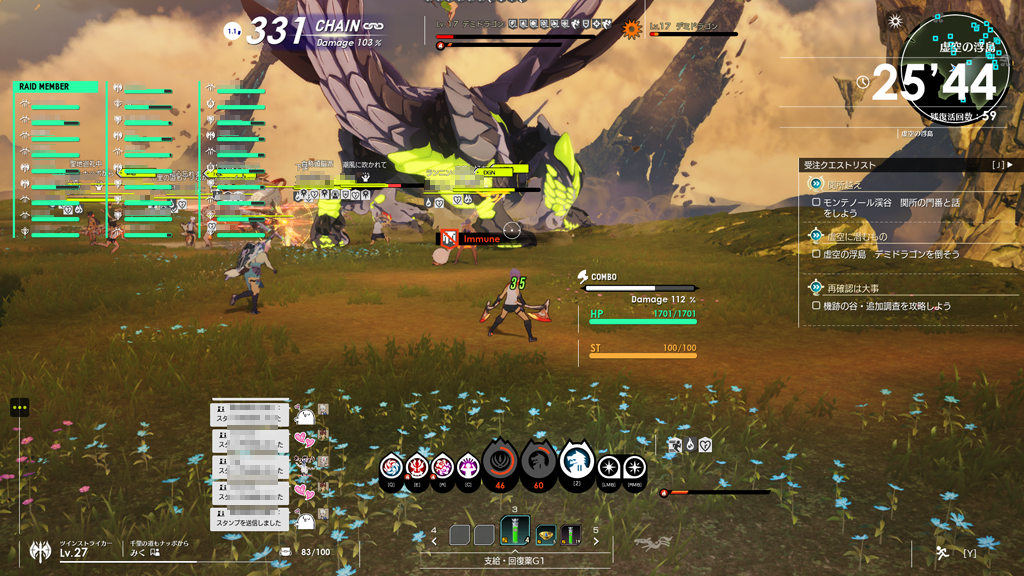1024x576 pixels.
Task: Activate the blue-red swirl skill icon
Action: click(x=392, y=466)
